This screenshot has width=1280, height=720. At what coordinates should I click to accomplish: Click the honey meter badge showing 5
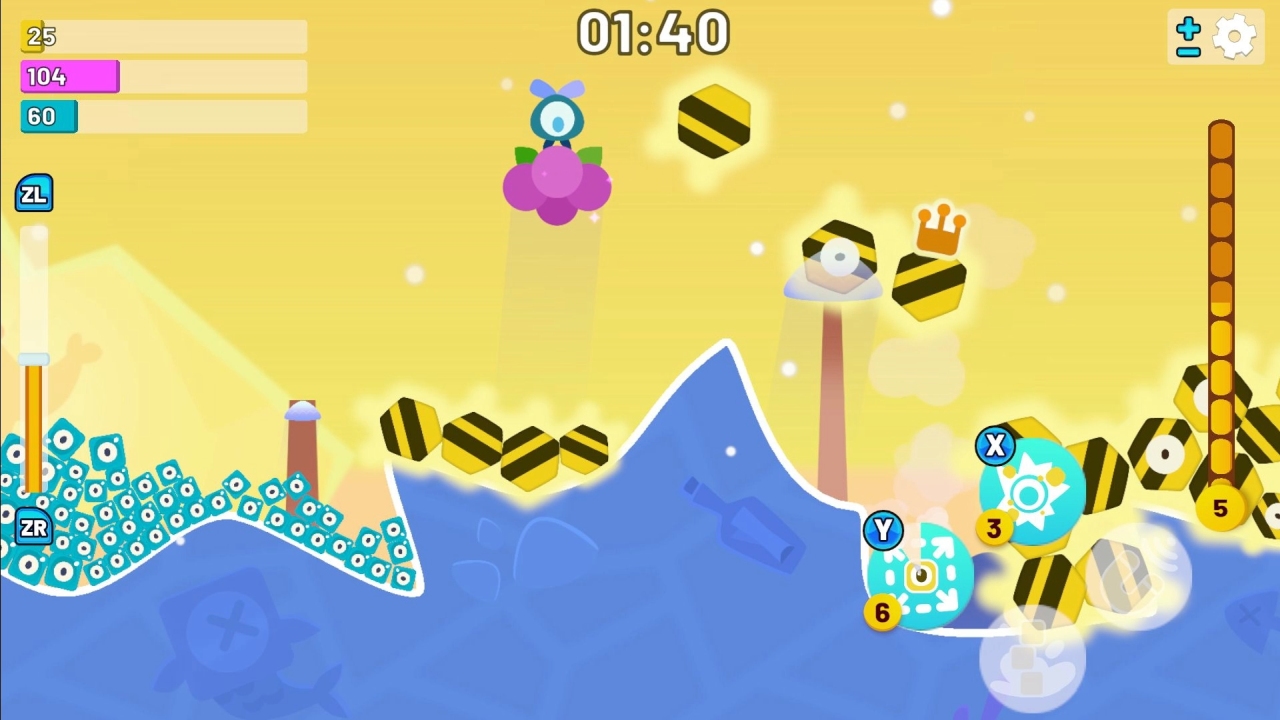(x=1221, y=508)
